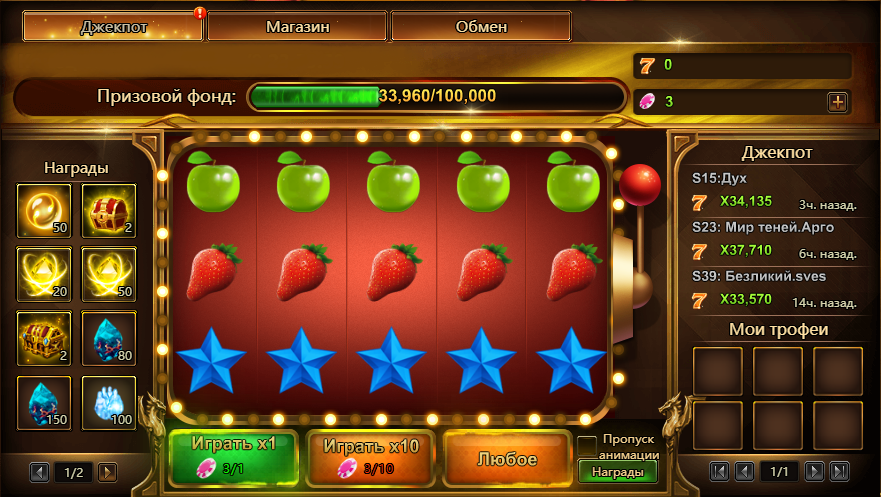881x497 pixels.
Task: Spin once with Играть x1
Action: (x=233, y=456)
